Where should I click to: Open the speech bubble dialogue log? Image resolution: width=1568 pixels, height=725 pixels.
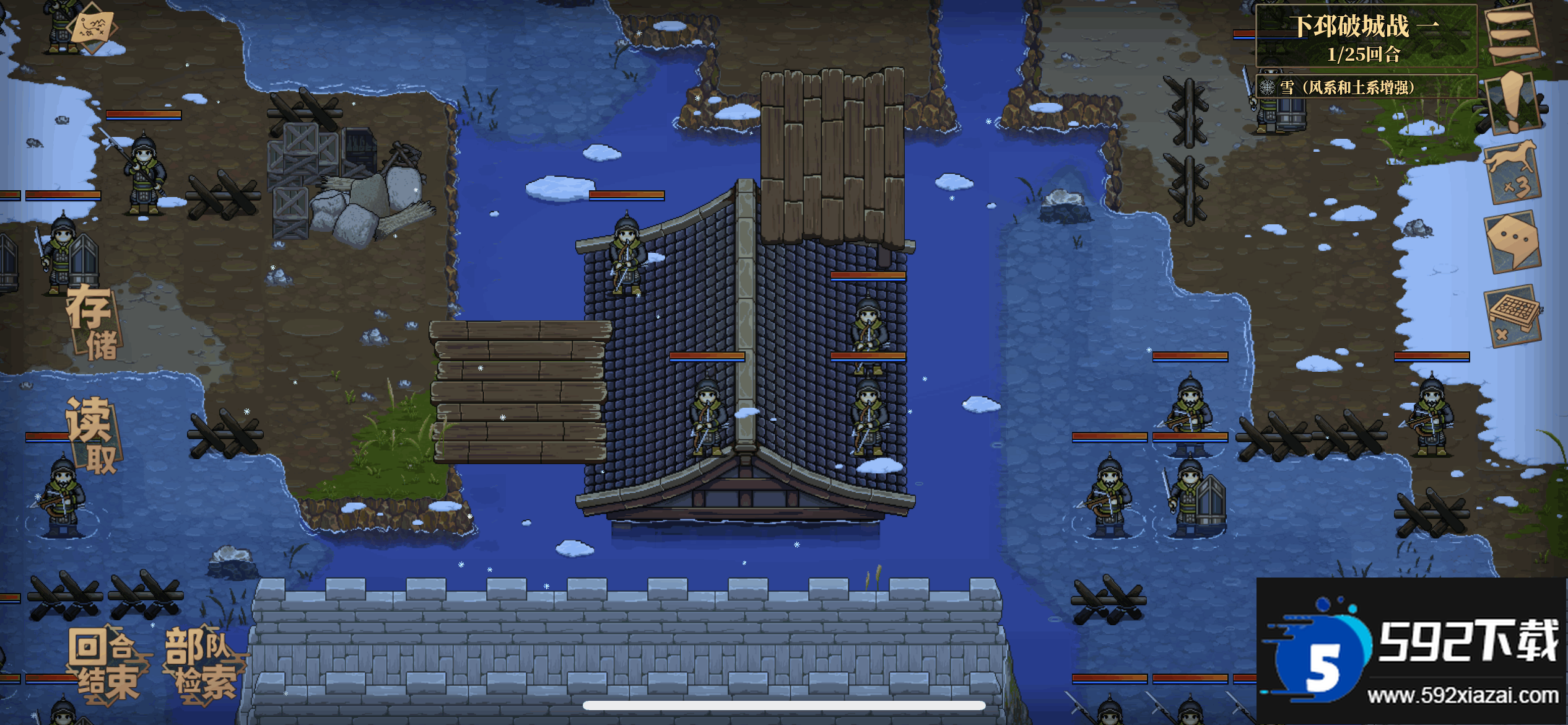point(1512,240)
